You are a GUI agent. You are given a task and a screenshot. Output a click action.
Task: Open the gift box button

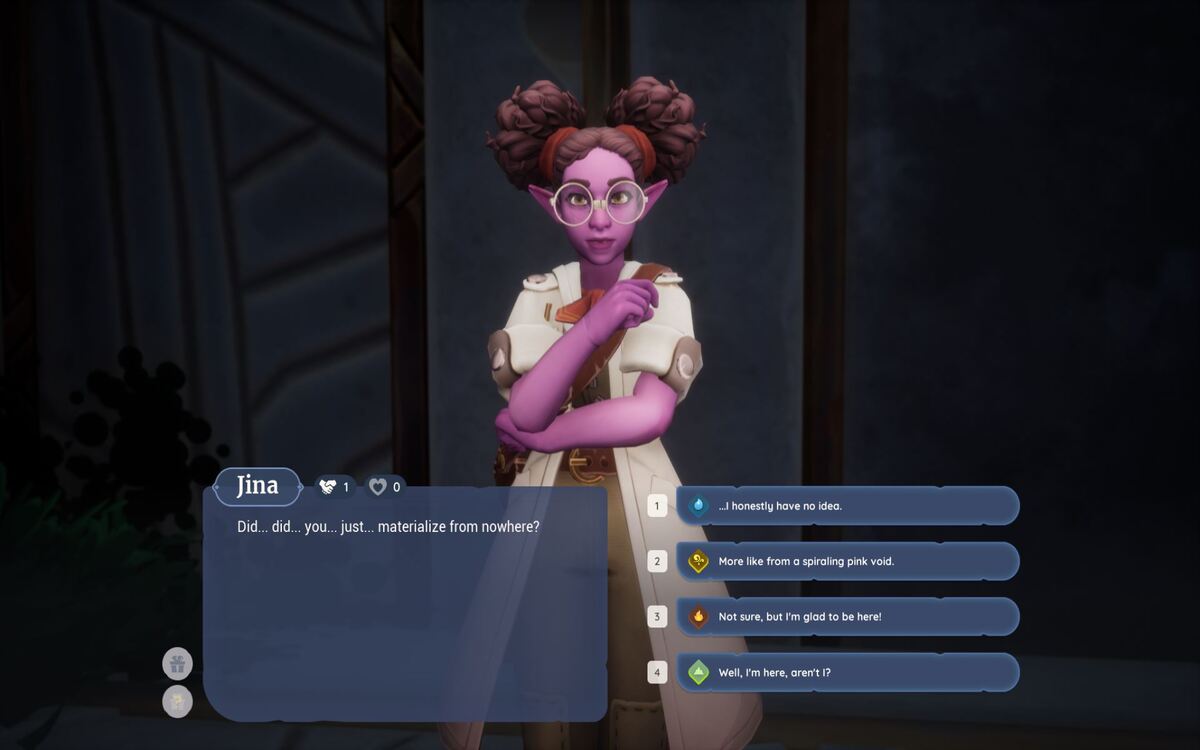point(178,663)
